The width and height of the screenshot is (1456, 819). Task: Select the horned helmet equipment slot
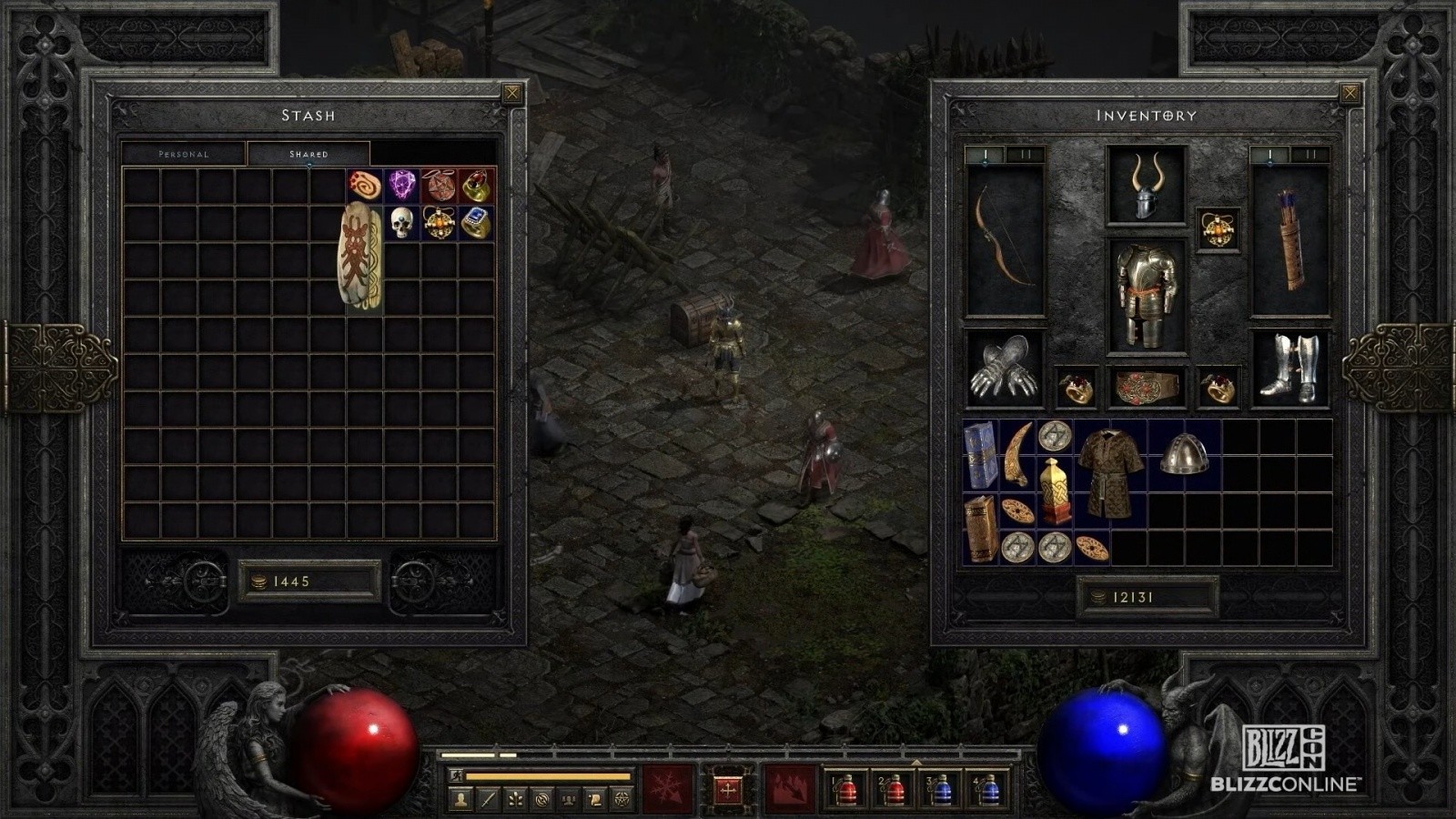[1146, 187]
